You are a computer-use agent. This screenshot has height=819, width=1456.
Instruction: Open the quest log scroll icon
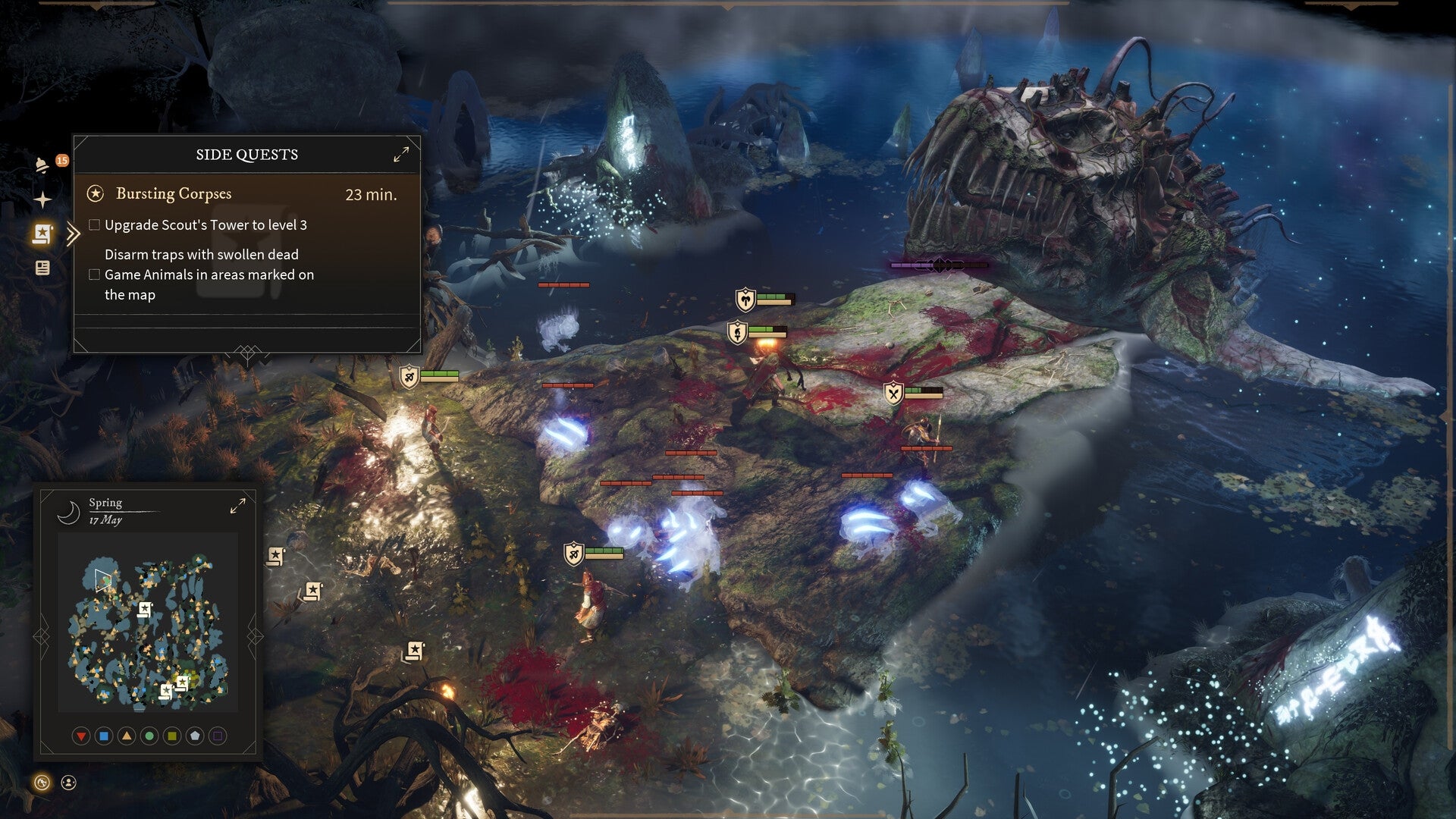click(43, 235)
